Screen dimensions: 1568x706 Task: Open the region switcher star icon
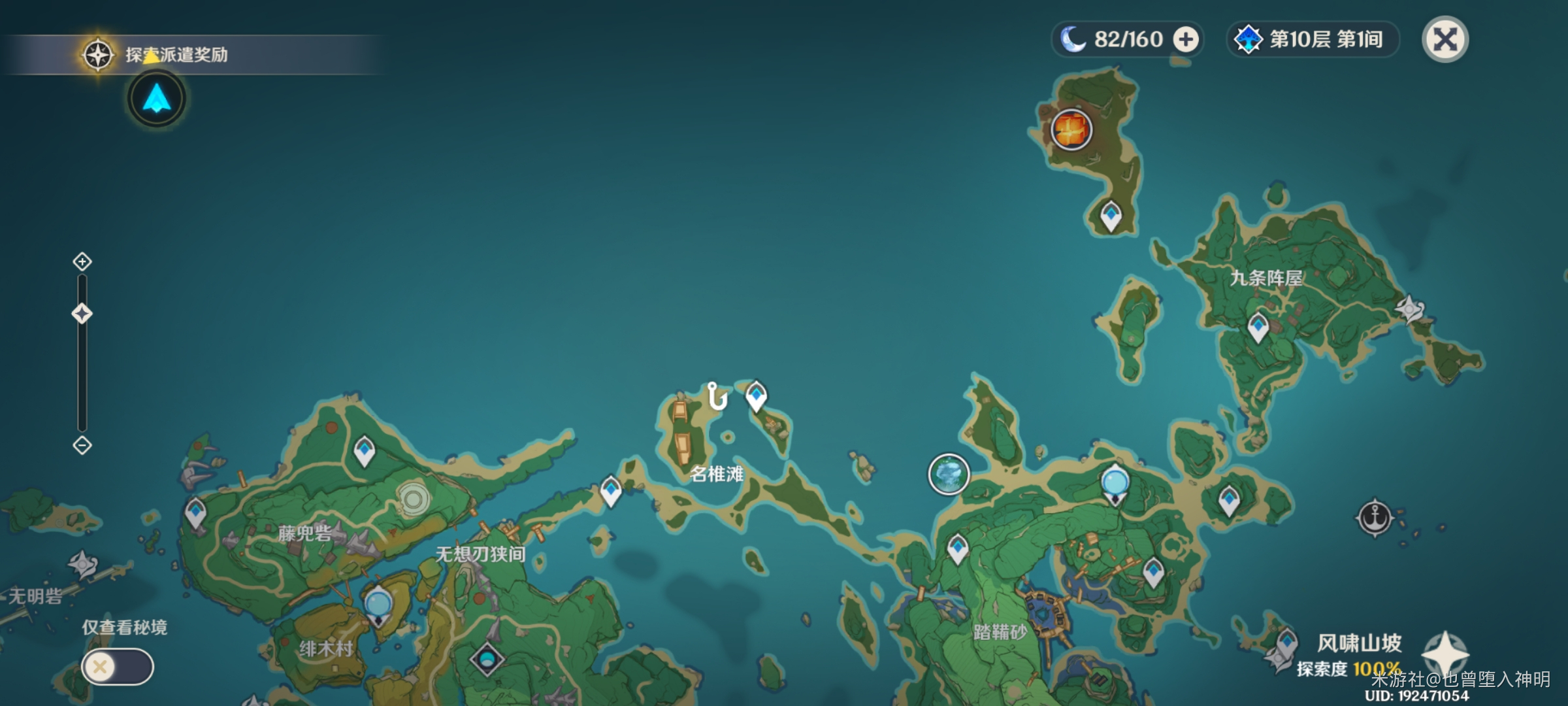[x=1445, y=653]
